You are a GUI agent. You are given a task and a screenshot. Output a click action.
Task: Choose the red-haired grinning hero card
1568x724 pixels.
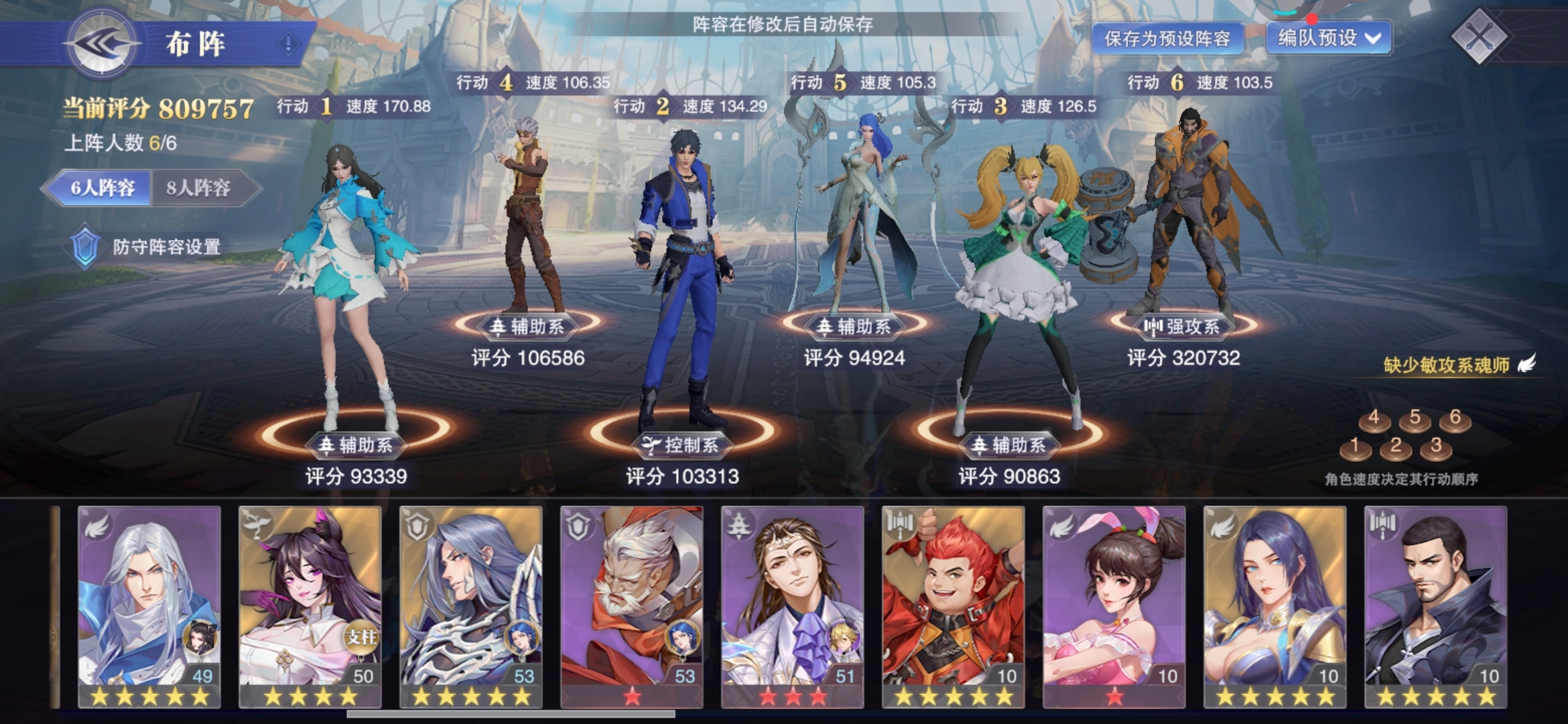click(x=954, y=607)
